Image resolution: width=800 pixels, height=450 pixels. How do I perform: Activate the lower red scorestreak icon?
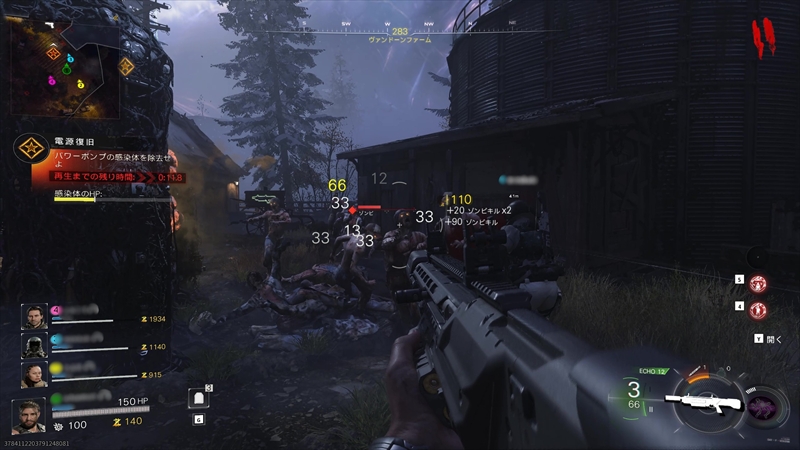click(757, 310)
